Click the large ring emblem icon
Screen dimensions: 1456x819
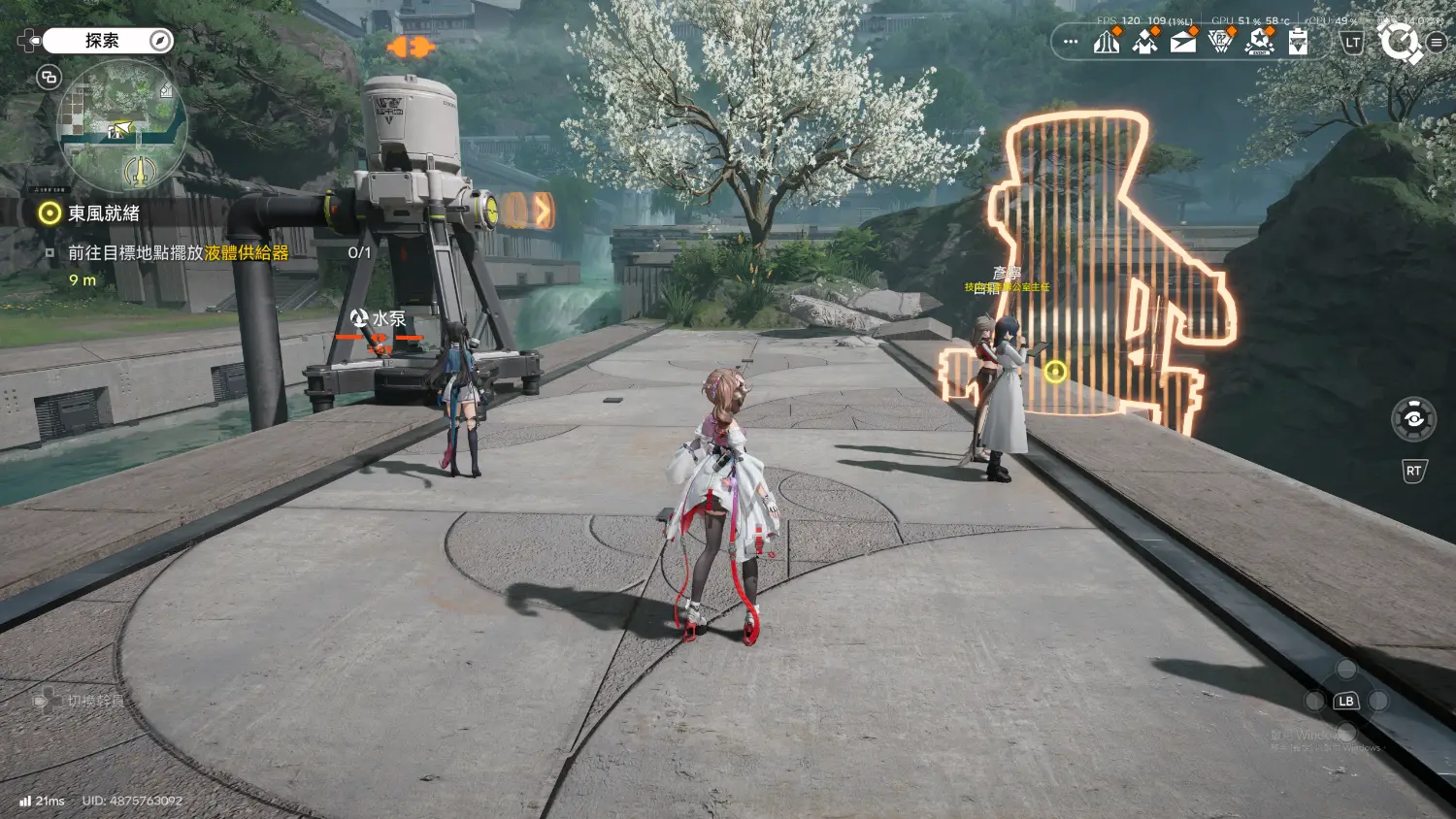[1399, 42]
